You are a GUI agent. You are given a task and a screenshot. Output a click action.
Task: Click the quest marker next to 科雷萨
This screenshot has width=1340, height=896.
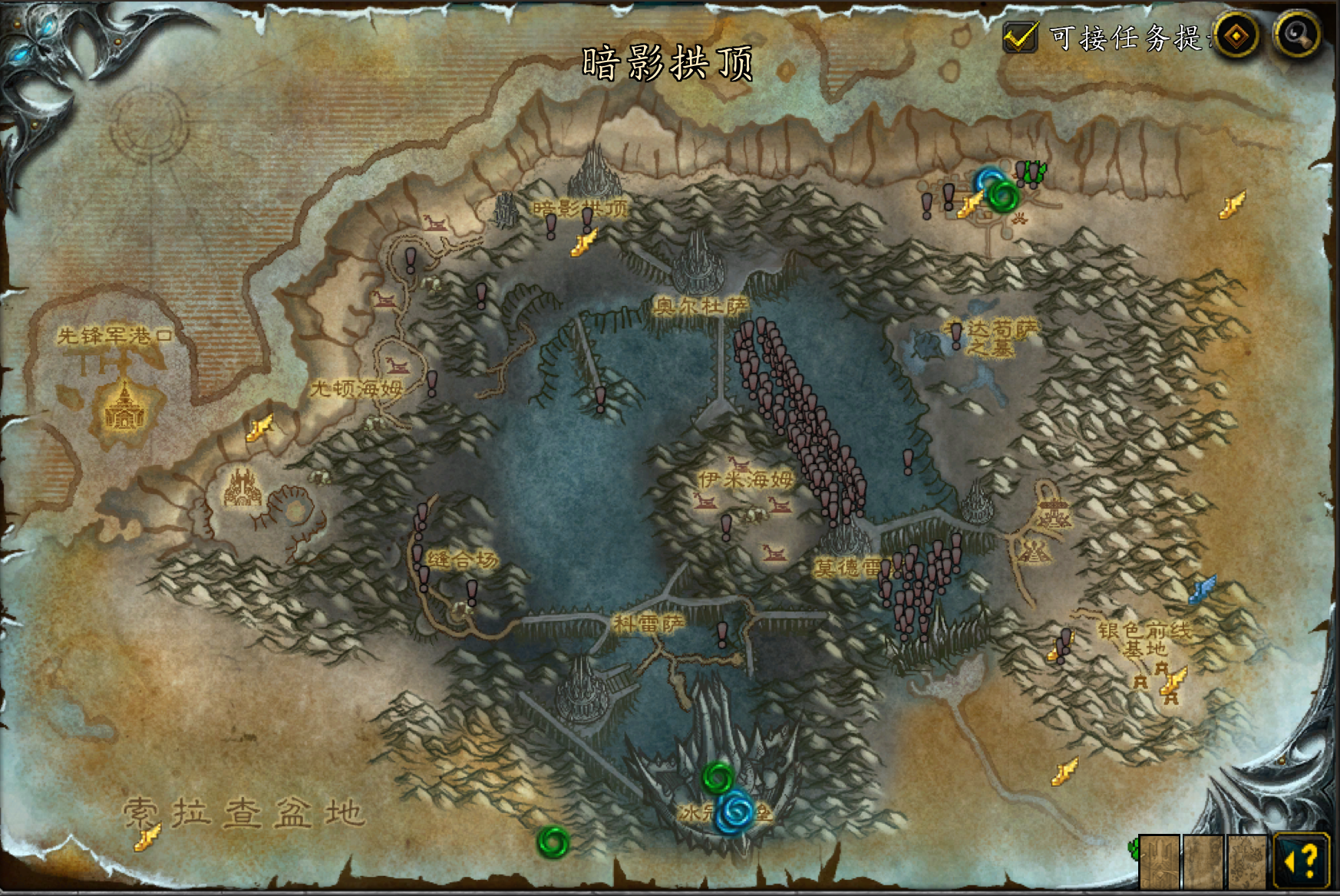[x=721, y=634]
